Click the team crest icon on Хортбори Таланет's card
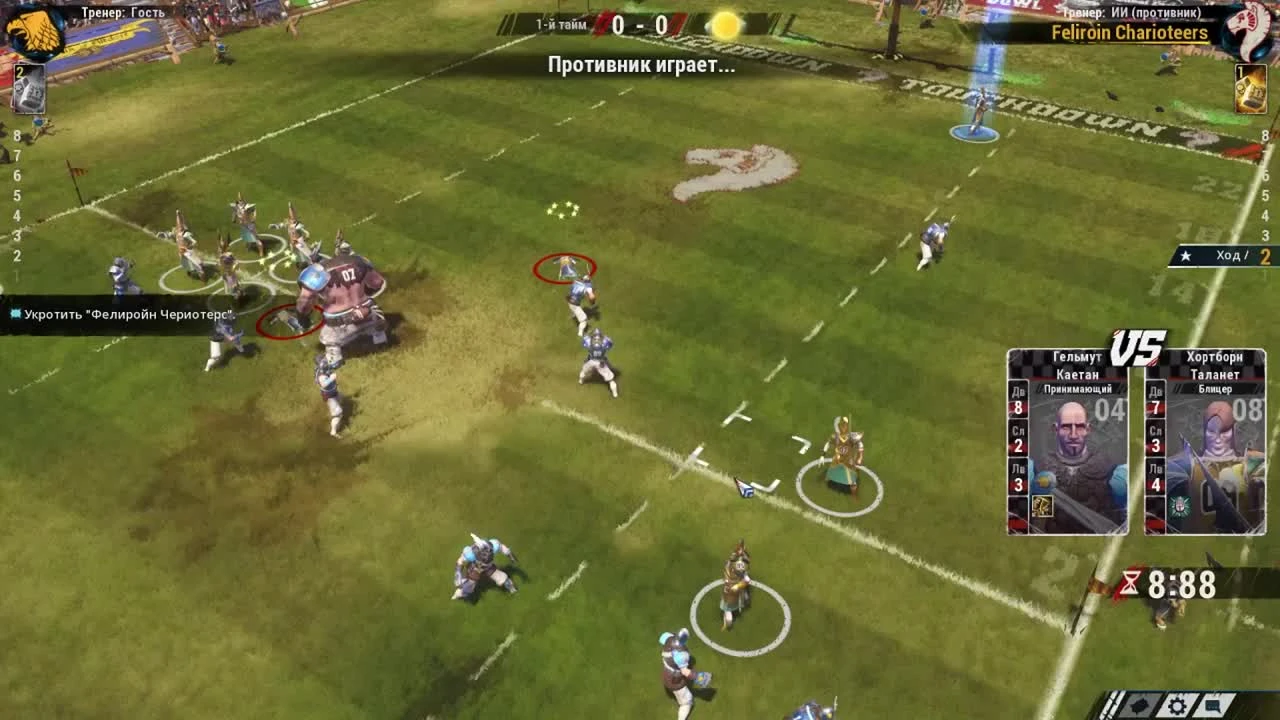Screen dimensions: 1280x720 coord(1180,507)
